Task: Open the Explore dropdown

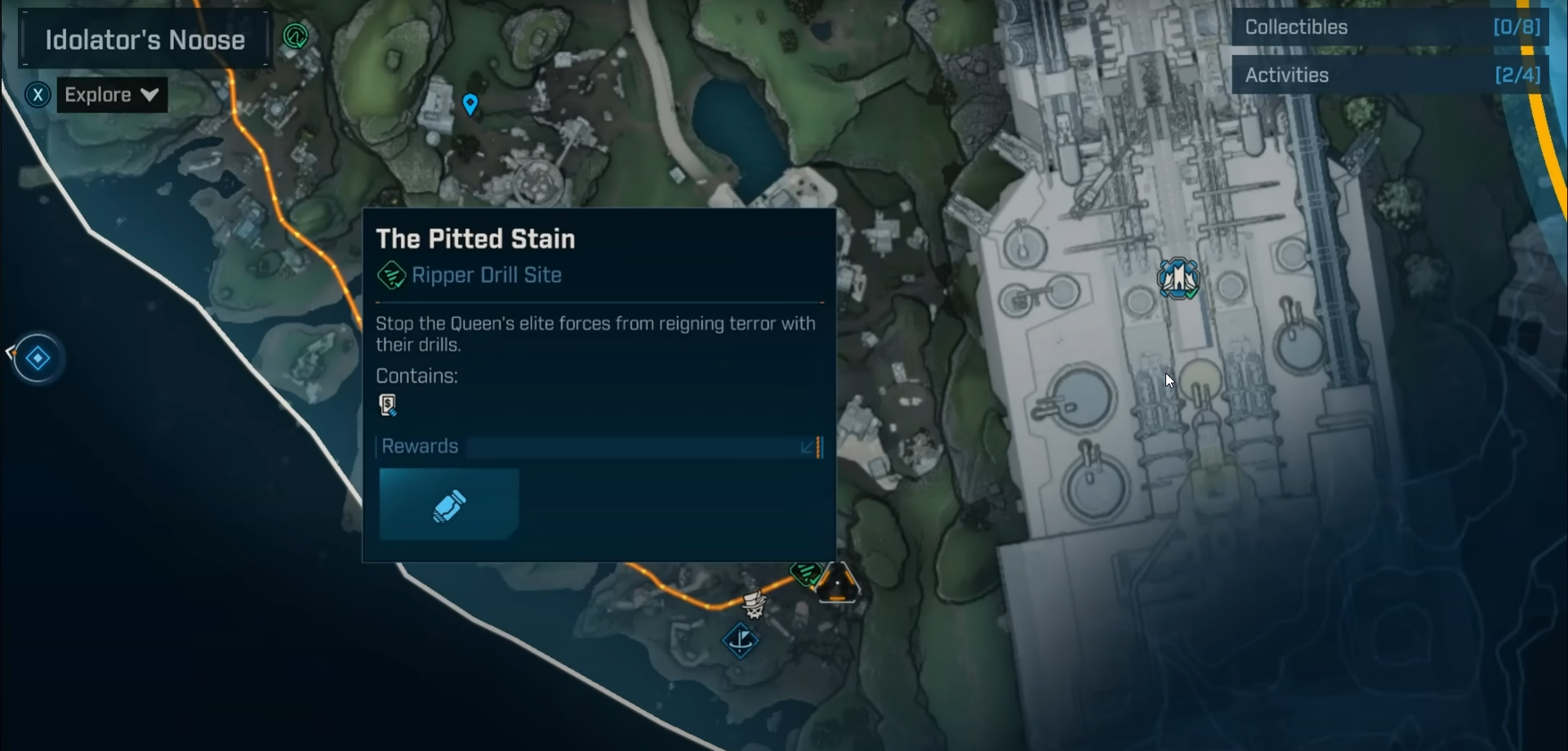Action: (x=112, y=95)
